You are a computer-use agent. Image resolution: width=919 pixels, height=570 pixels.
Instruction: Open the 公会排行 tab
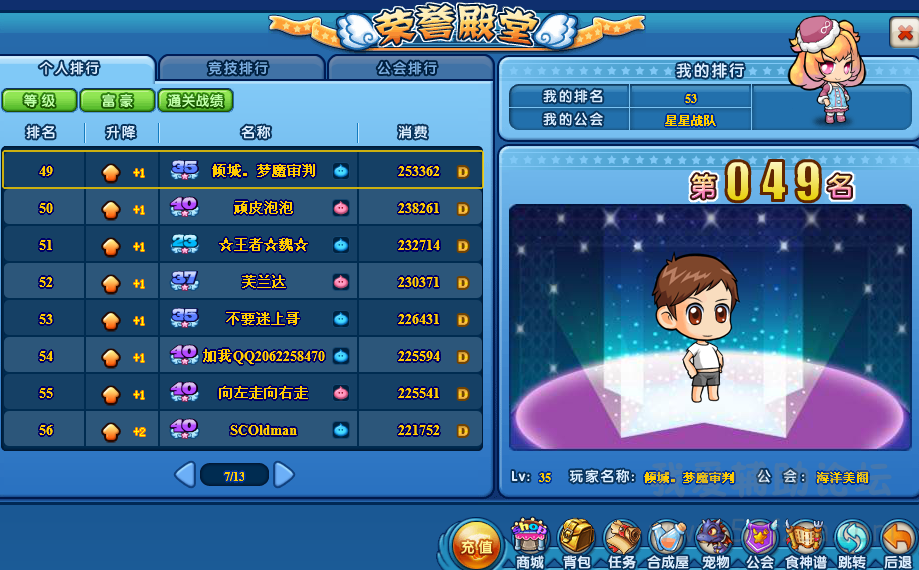[x=407, y=68]
